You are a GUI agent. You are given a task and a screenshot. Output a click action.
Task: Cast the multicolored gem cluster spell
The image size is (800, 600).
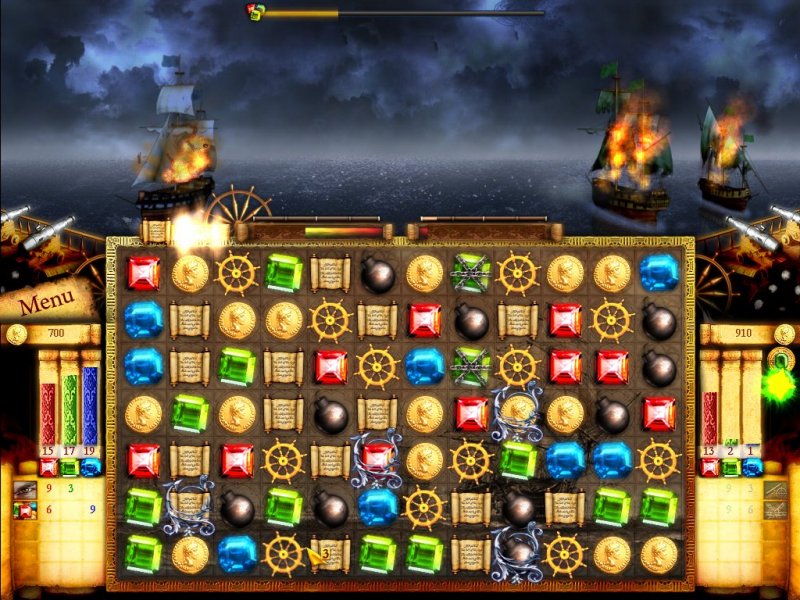point(26,511)
